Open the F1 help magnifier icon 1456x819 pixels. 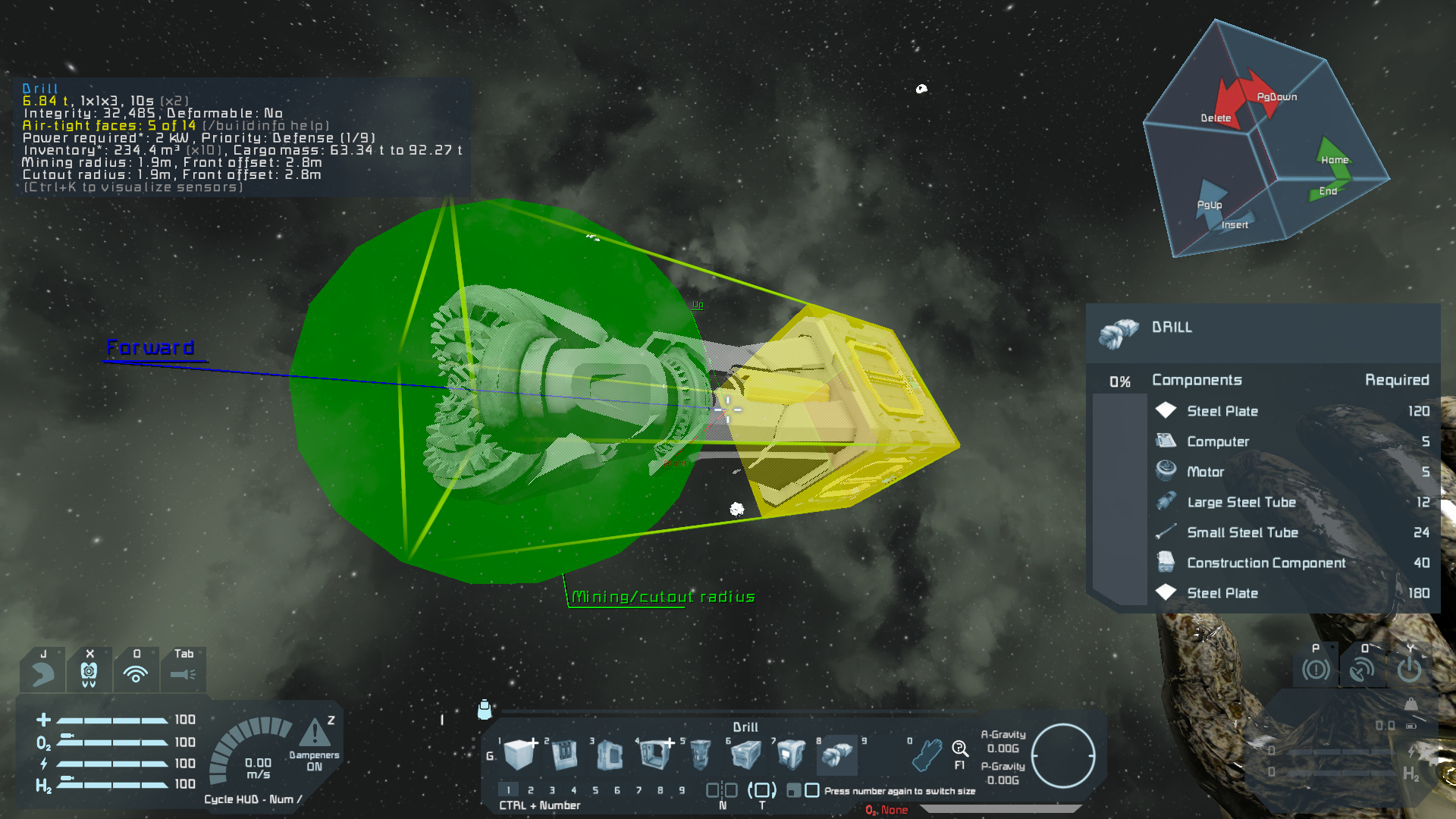(959, 750)
